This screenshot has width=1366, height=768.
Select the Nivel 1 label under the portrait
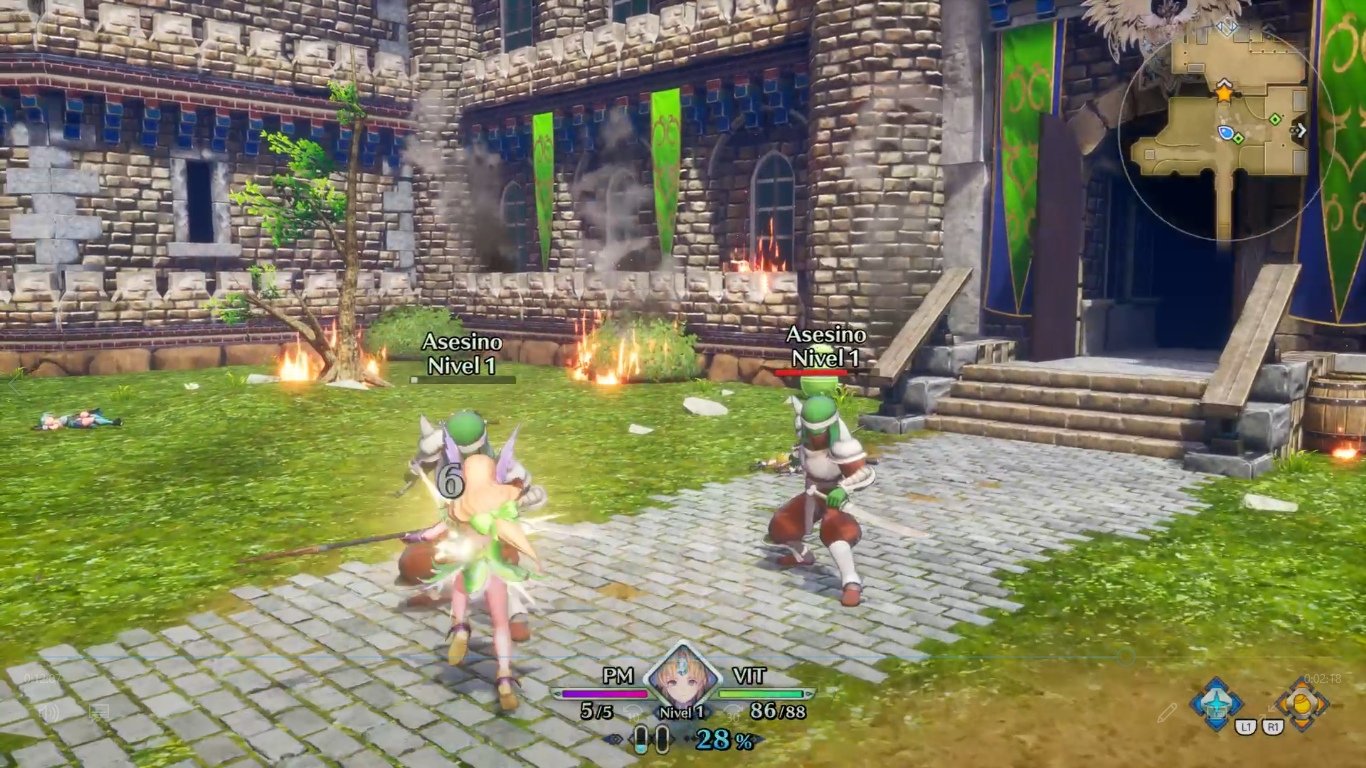coord(682,710)
